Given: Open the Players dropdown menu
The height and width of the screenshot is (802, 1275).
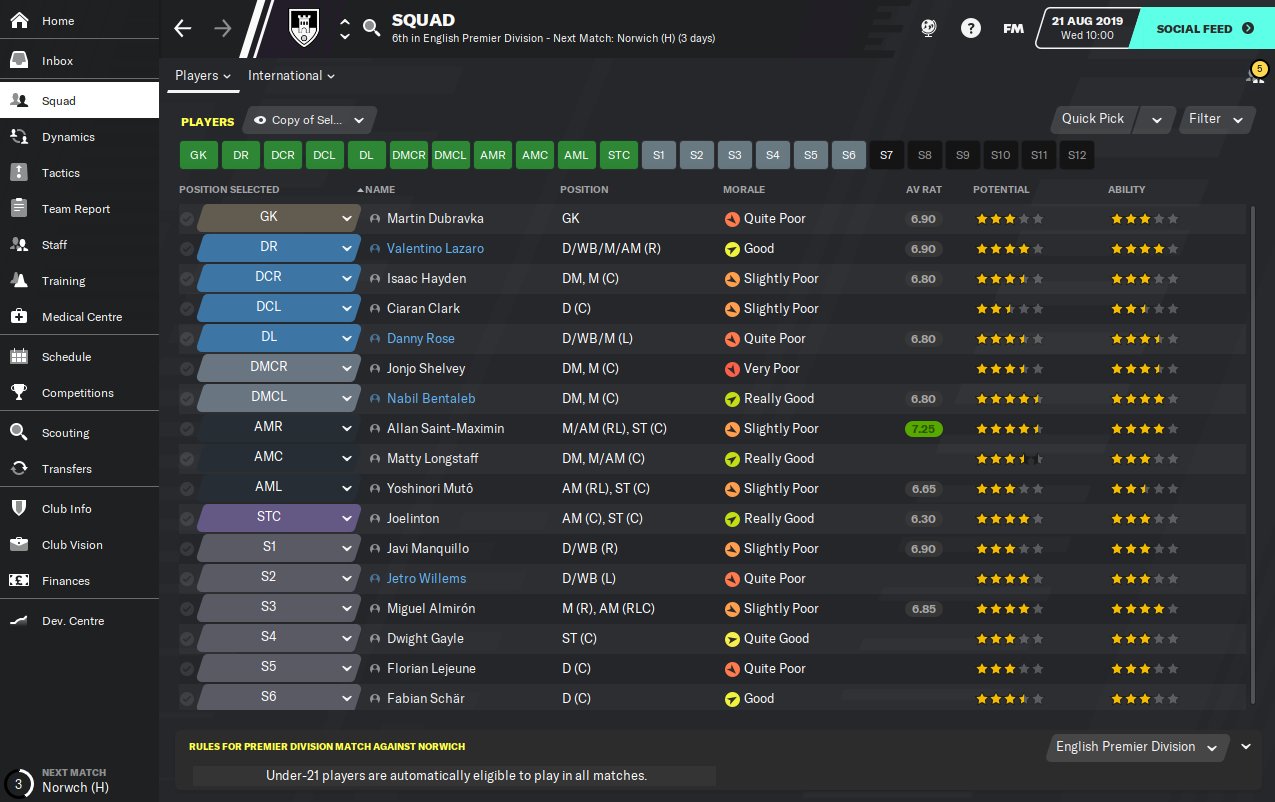Looking at the screenshot, I should pos(203,76).
